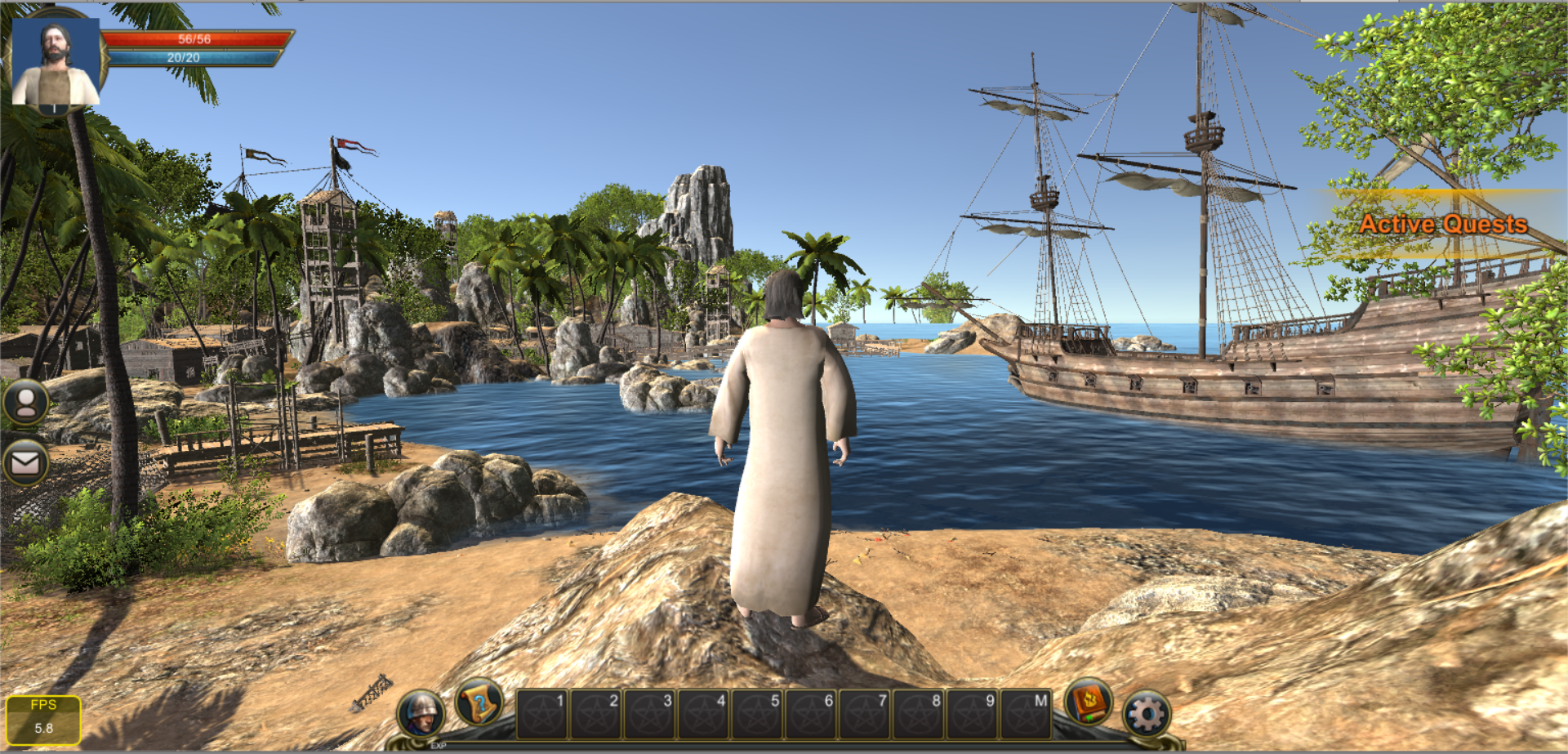The image size is (1568, 754).
Task: Expand the Active Quests tracker
Action: [x=1442, y=224]
